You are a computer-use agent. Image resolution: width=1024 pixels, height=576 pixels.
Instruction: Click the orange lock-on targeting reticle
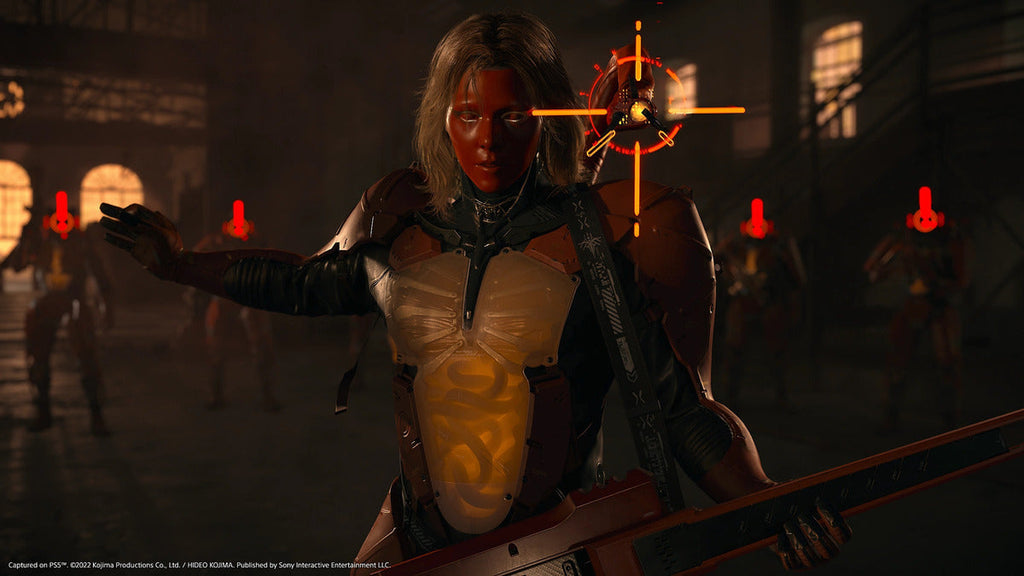coord(637,110)
